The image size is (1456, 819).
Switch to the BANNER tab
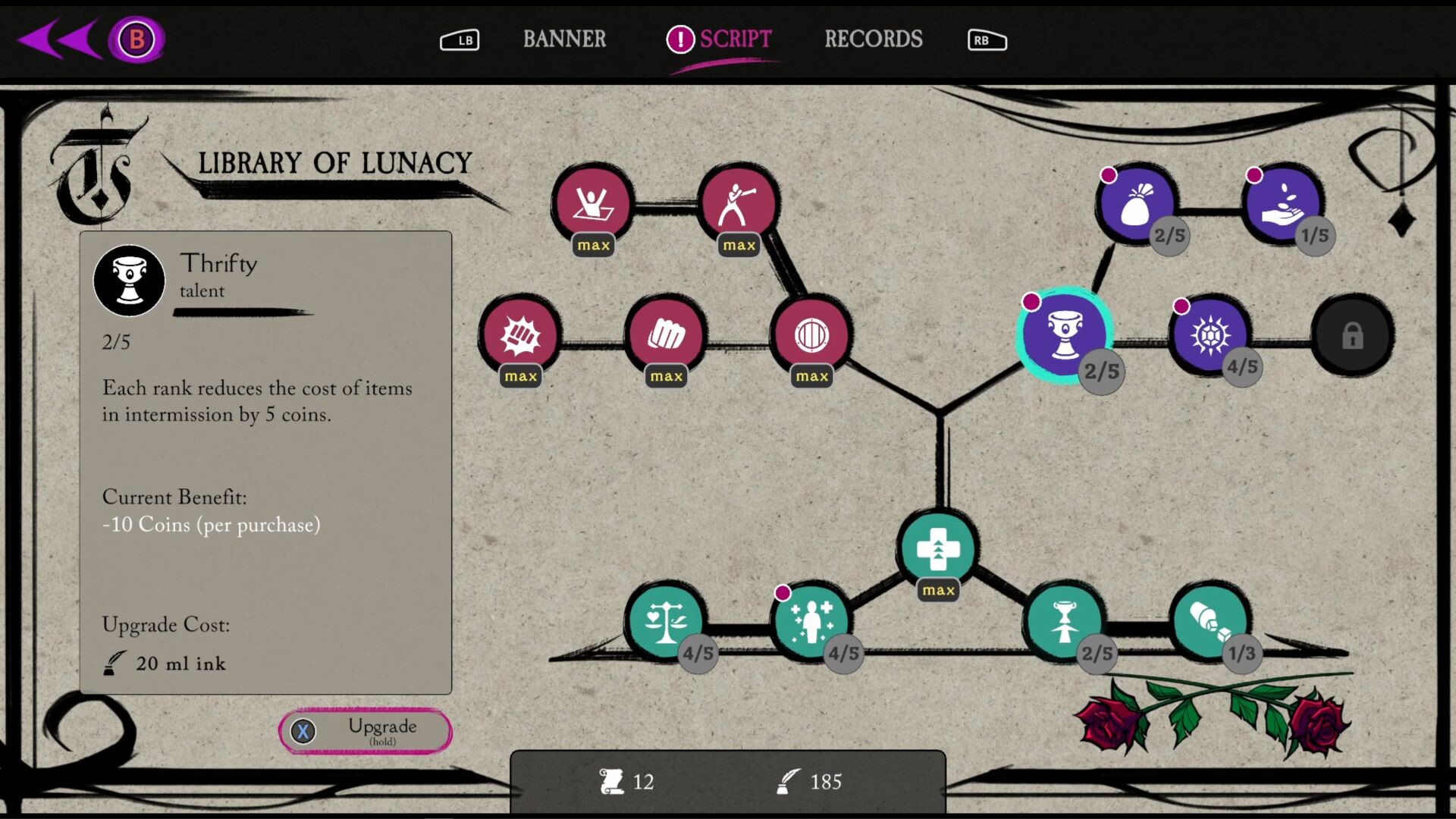564,39
